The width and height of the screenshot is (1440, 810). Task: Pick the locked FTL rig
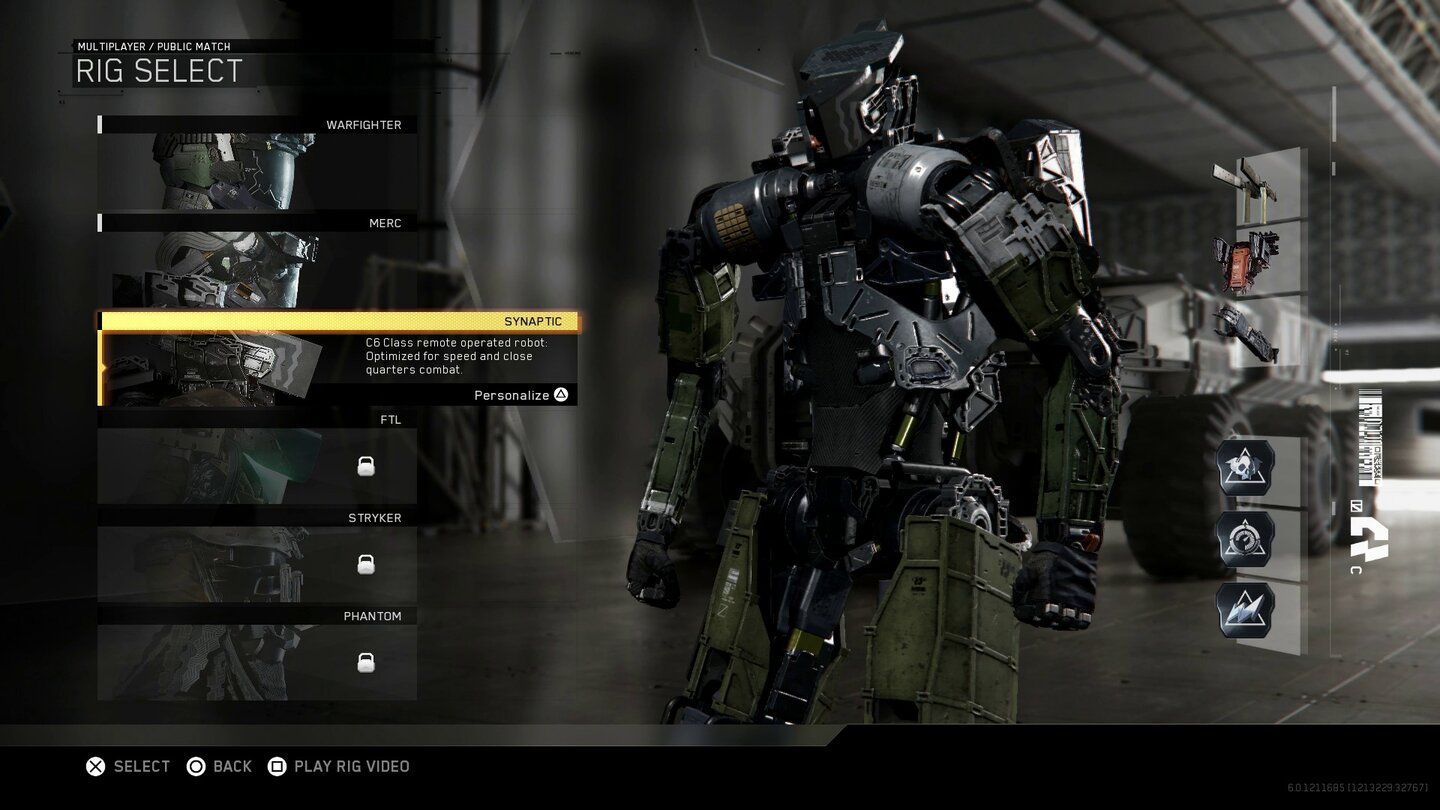point(257,458)
